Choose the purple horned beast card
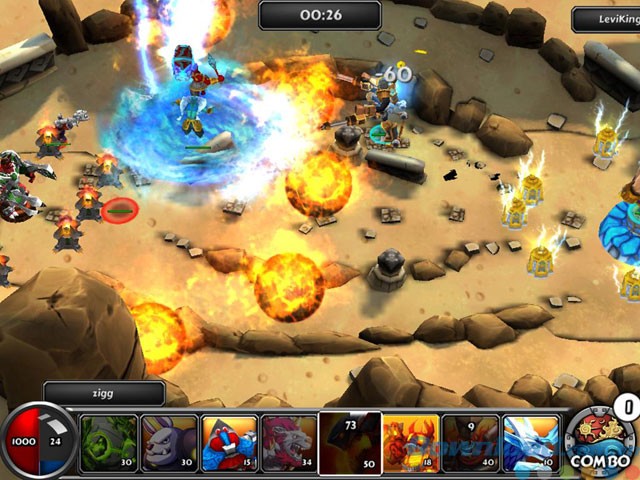Screen dimensions: 640x480 [x=169, y=443]
